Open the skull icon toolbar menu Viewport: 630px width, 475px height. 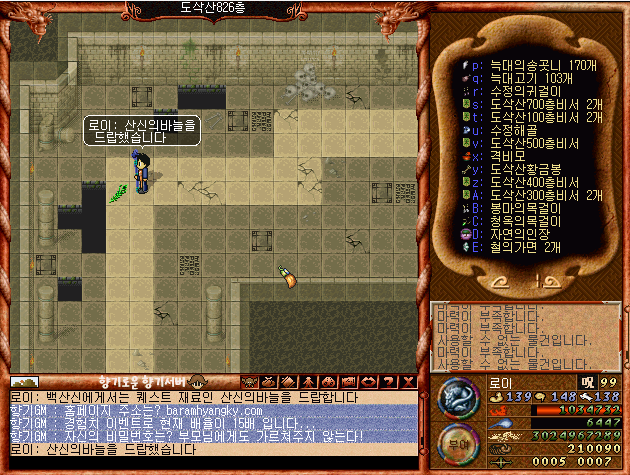(x=248, y=381)
